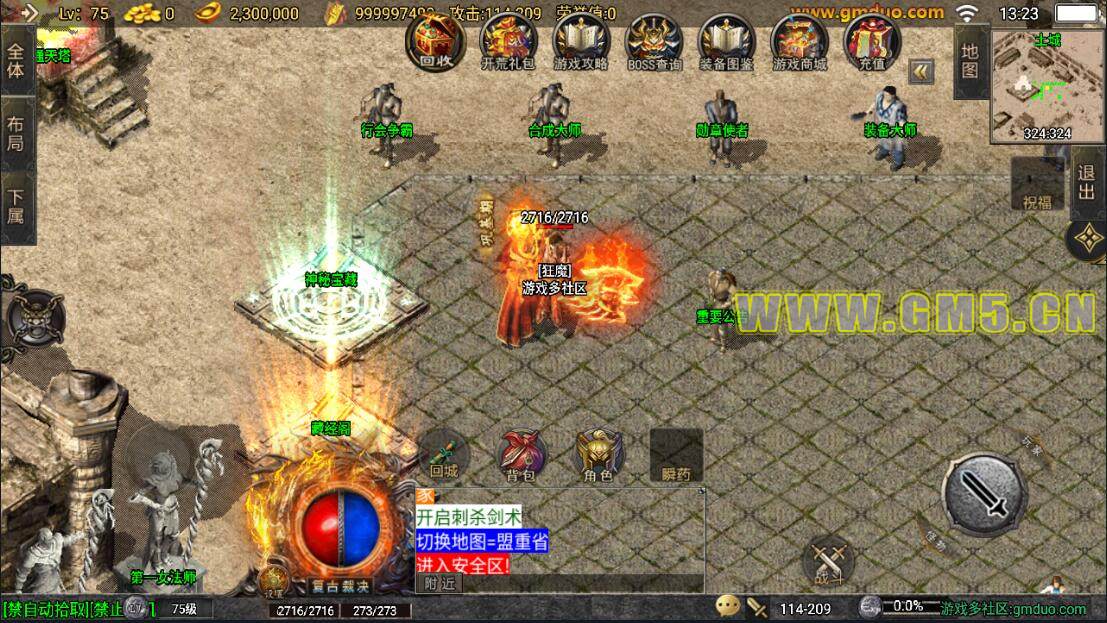Use the 回城 return-to-town scroll
The image size is (1107, 623).
[443, 456]
